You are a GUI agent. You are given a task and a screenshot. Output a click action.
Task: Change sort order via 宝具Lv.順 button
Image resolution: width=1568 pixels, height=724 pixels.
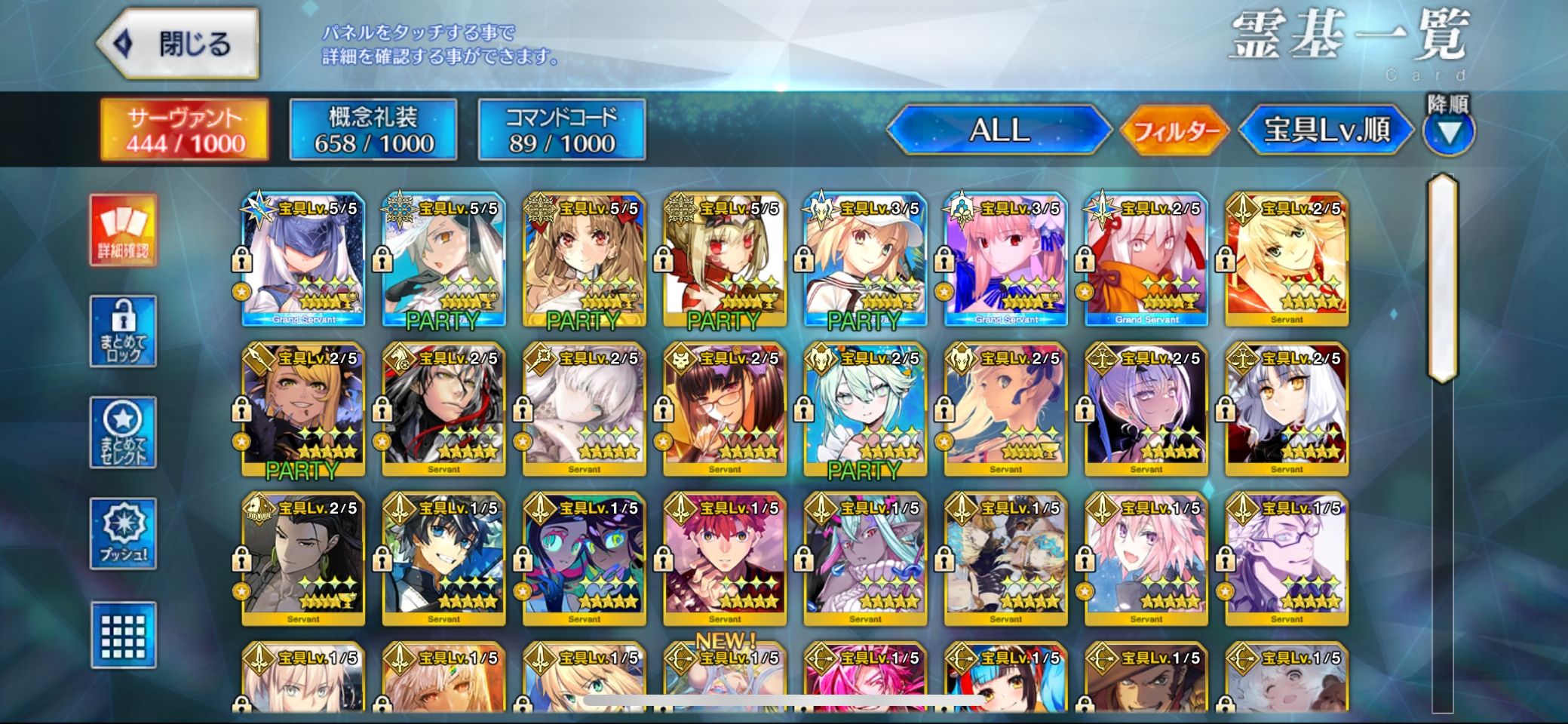click(1327, 130)
